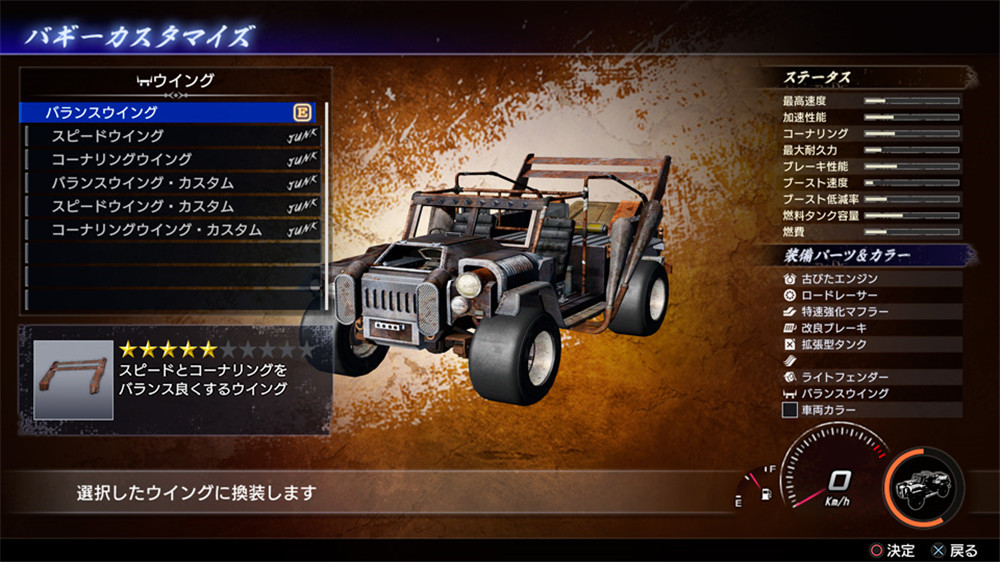This screenshot has width=1000, height=562.
Task: Open the 拡張型タンク tank row
Action: pyautogui.click(x=870, y=344)
